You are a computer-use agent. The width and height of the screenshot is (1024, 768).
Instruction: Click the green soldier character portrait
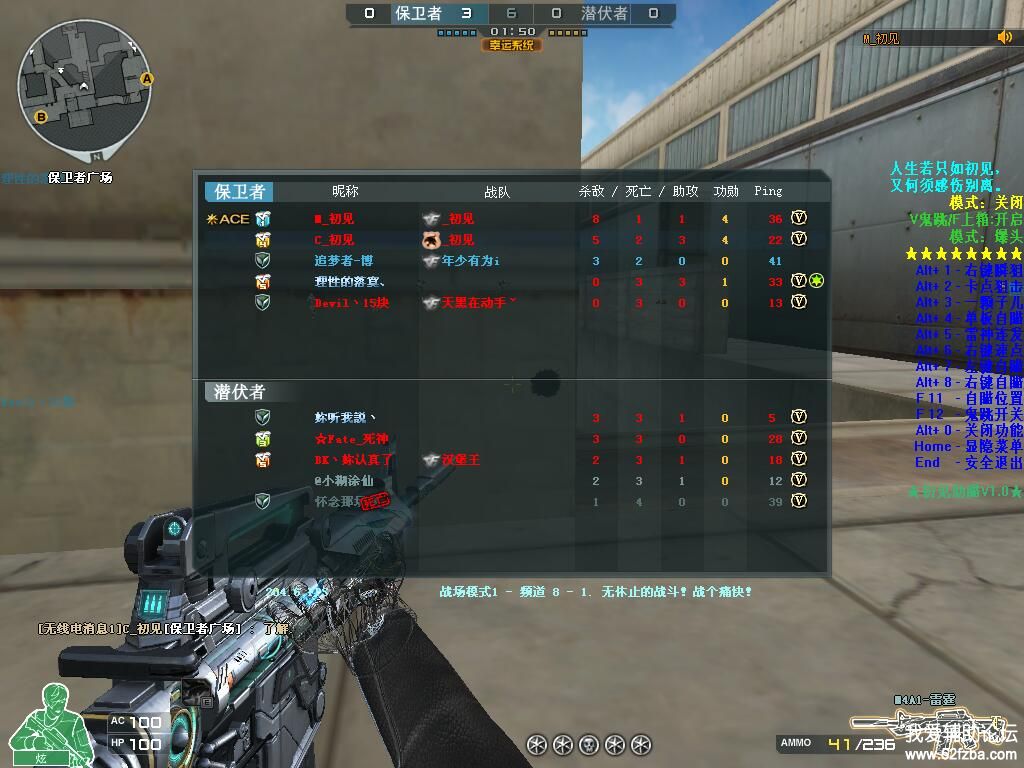click(40, 725)
